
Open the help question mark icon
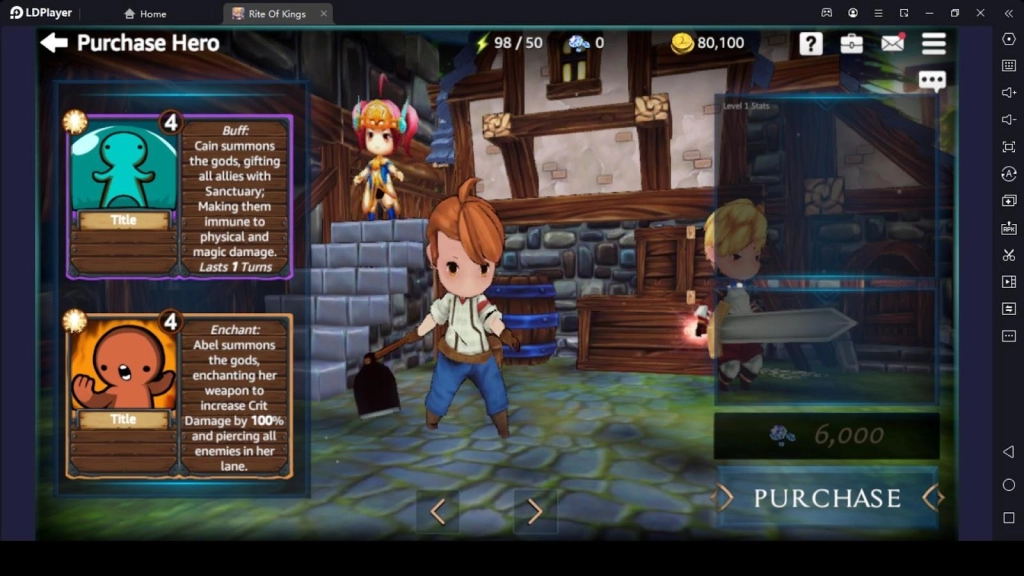[x=810, y=43]
